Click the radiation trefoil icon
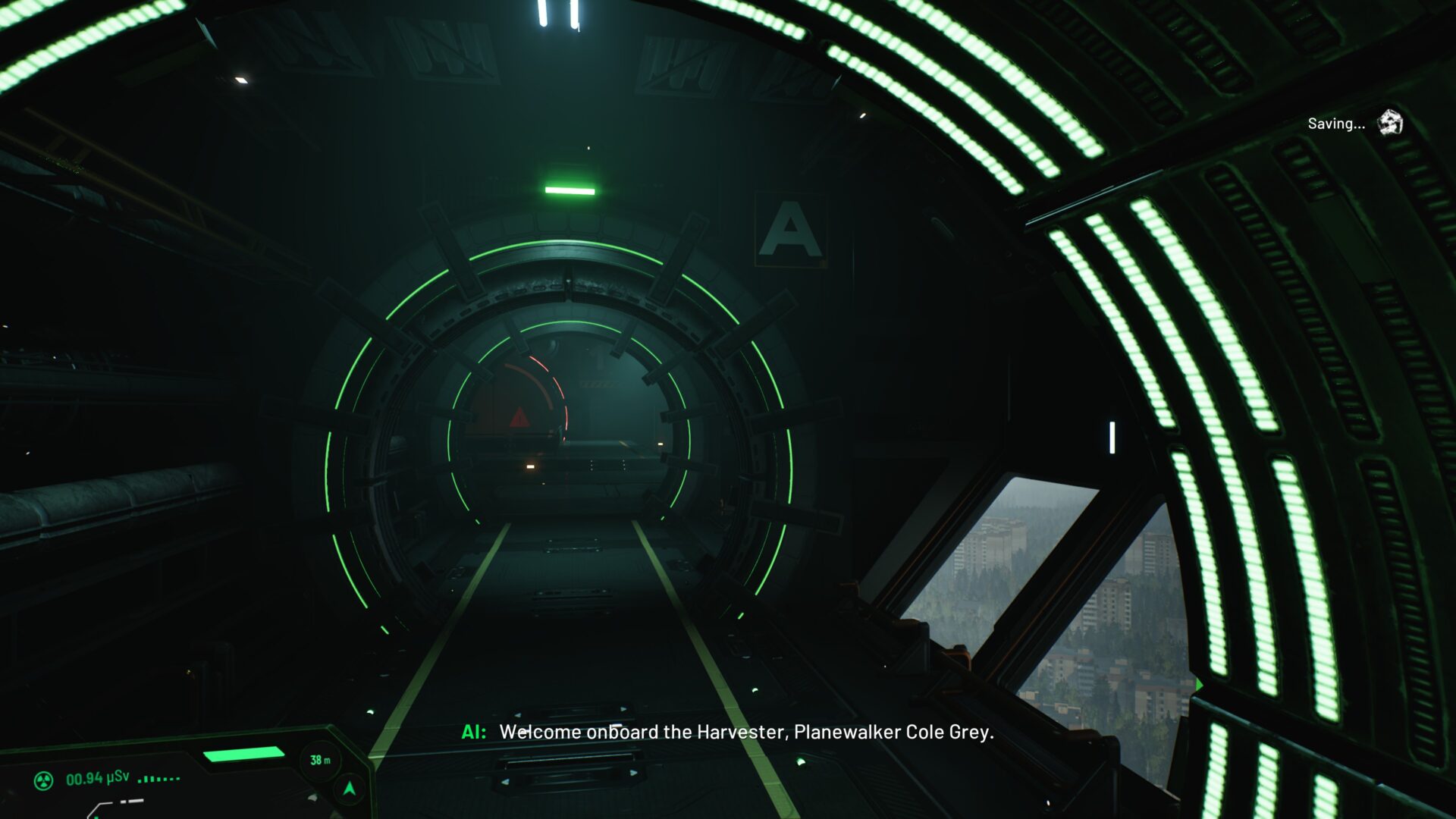 [x=44, y=780]
